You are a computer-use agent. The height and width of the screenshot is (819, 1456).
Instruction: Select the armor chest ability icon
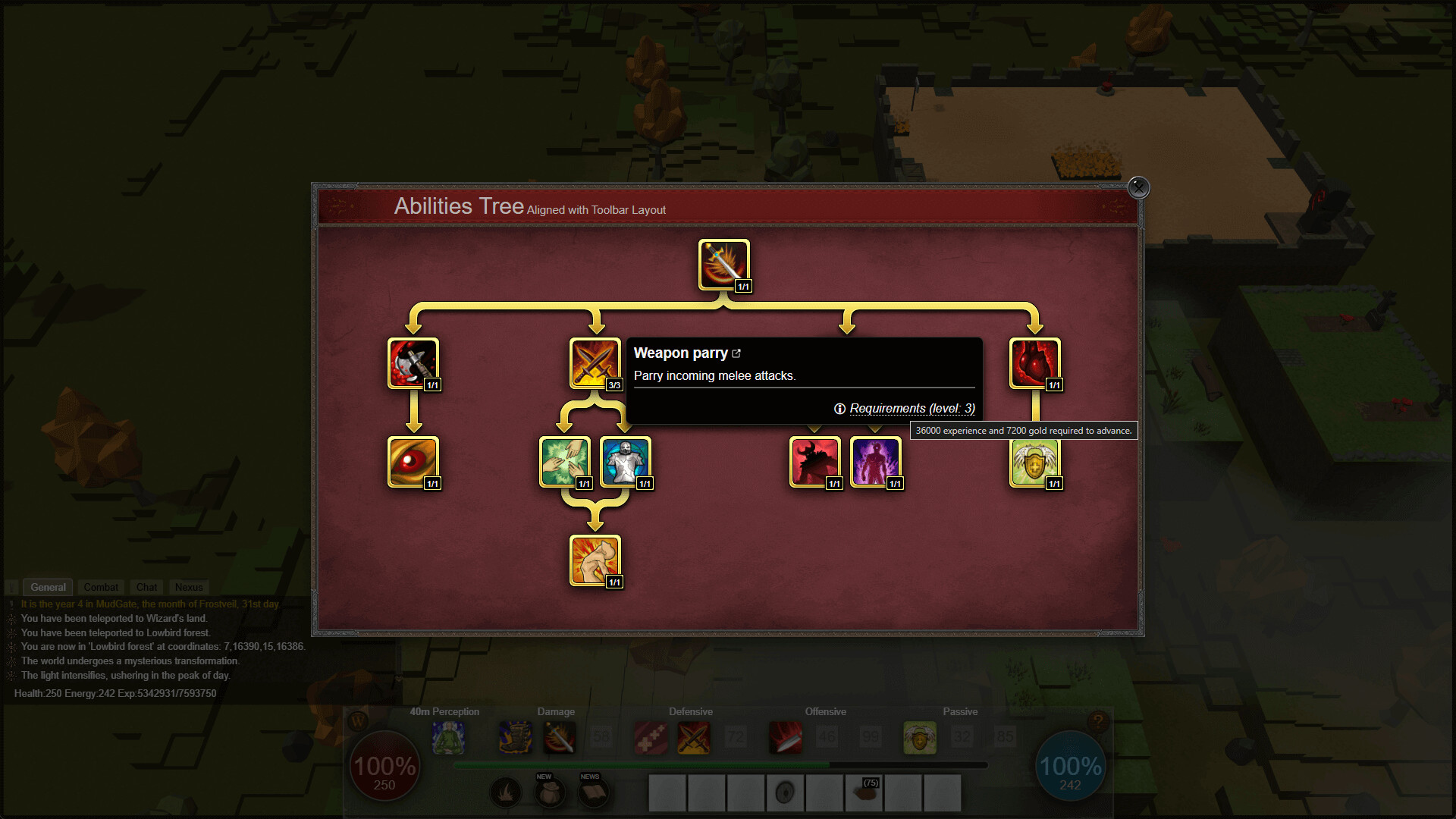pos(626,461)
